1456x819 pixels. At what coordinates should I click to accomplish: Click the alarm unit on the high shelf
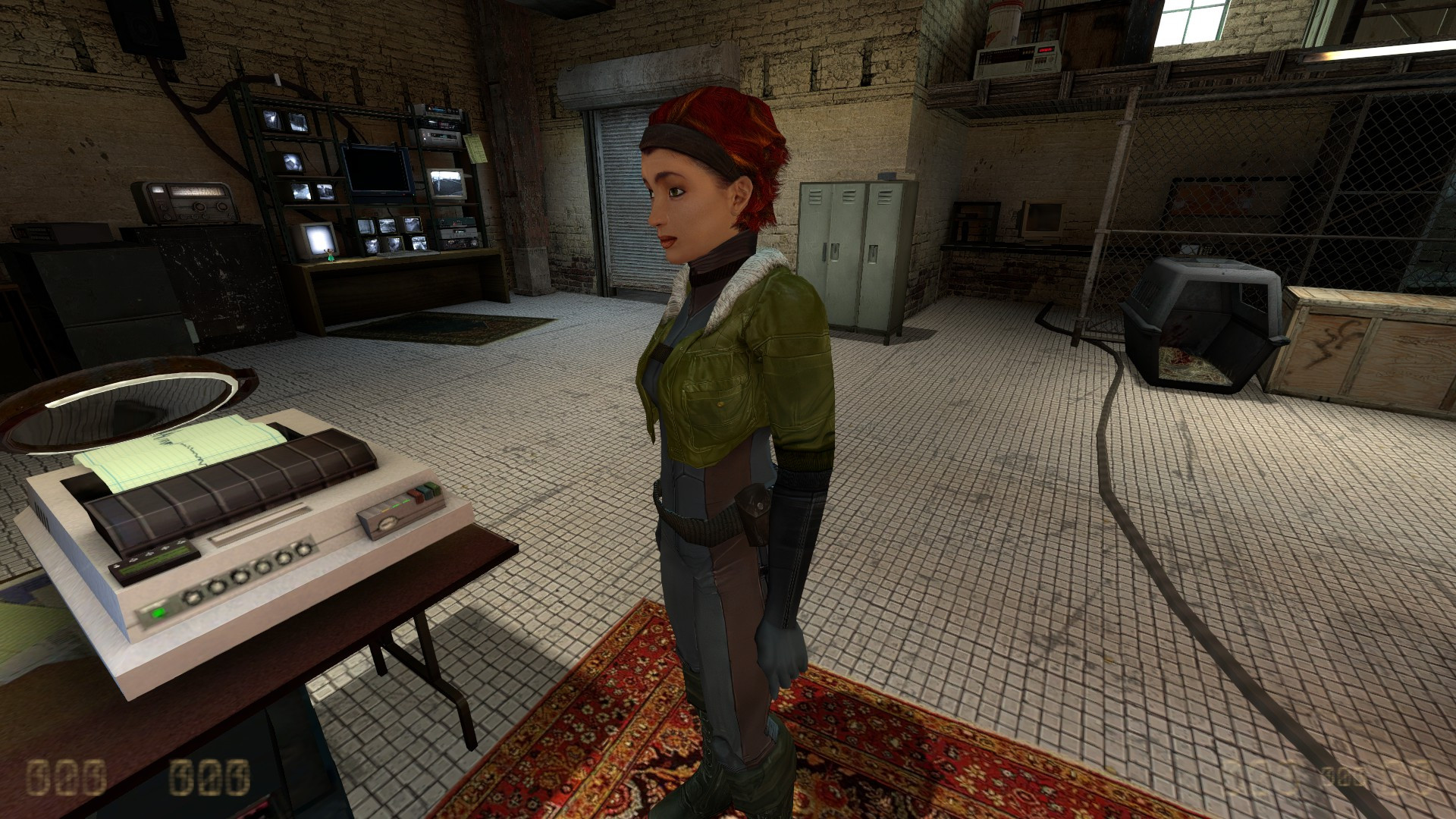(1016, 57)
